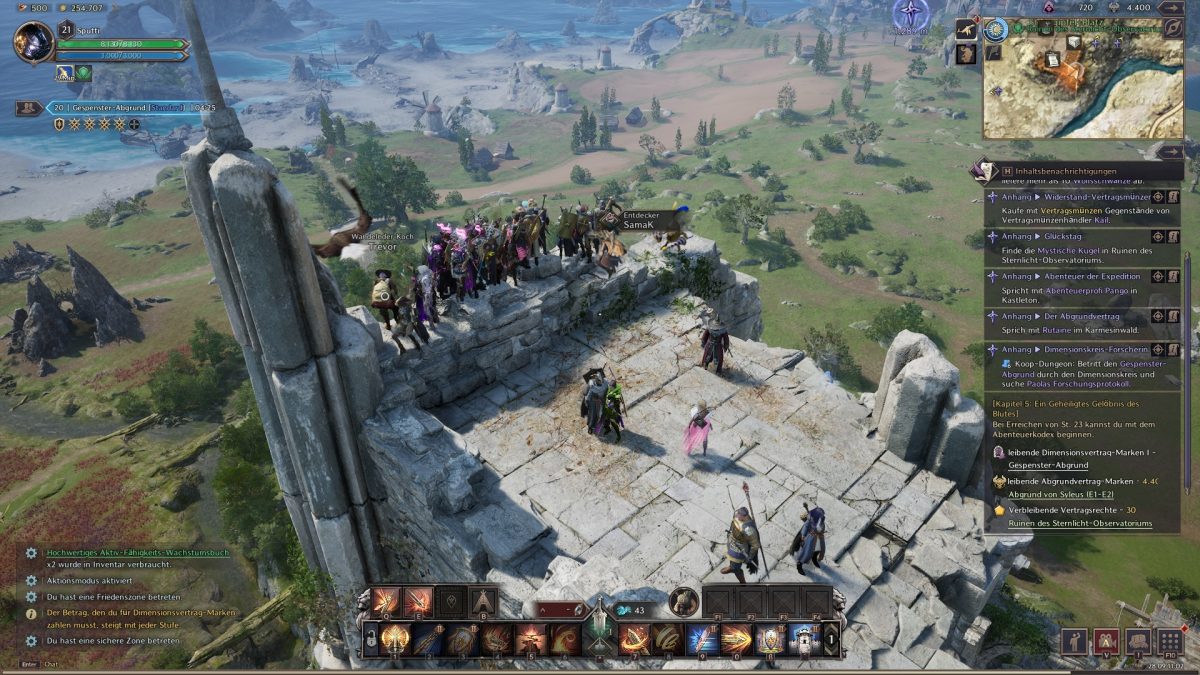Open the main menu grid button
Image resolution: width=1200 pixels, height=675 pixels.
point(1170,641)
